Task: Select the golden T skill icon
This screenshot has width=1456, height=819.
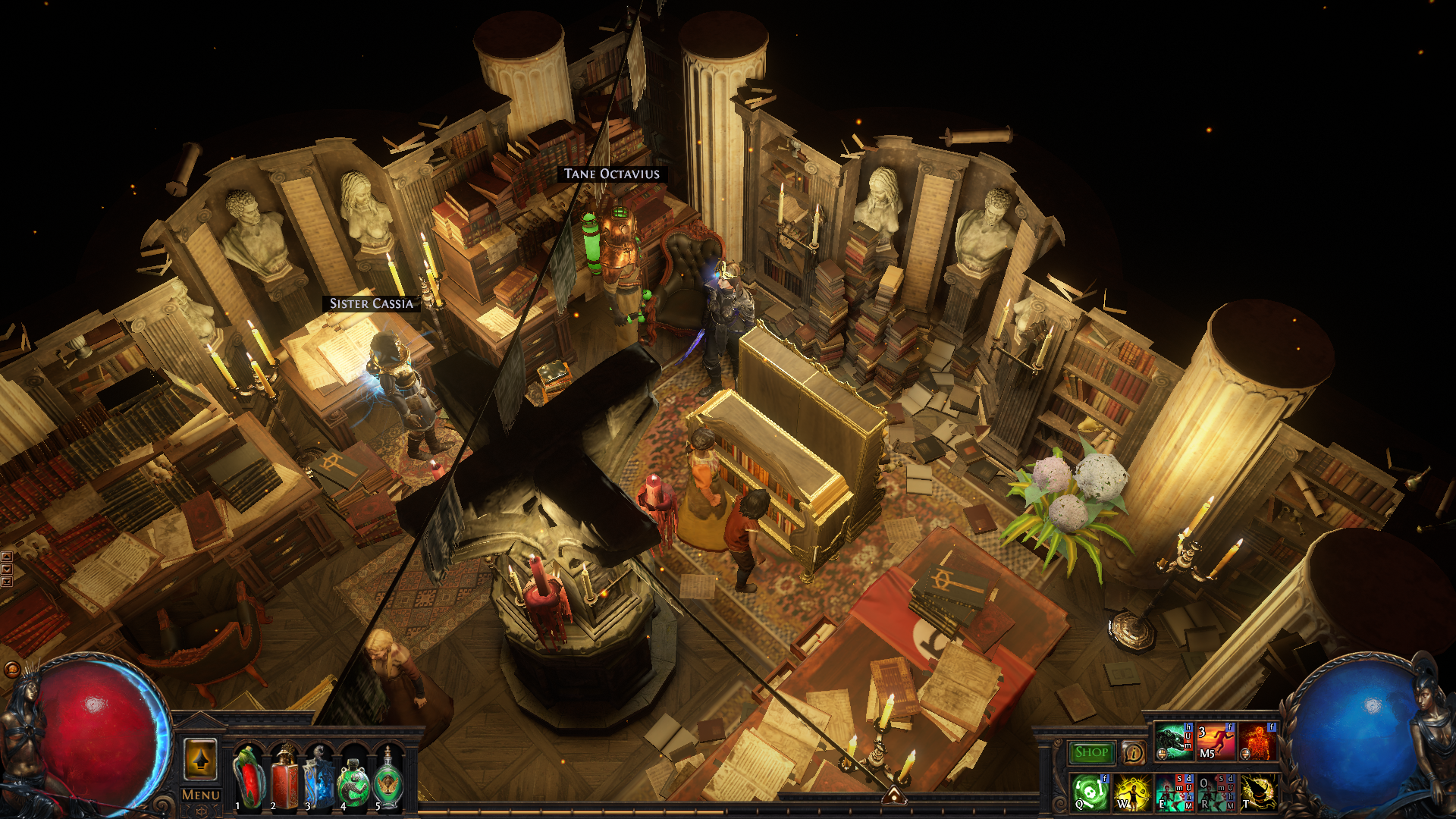Action: click(x=1257, y=792)
